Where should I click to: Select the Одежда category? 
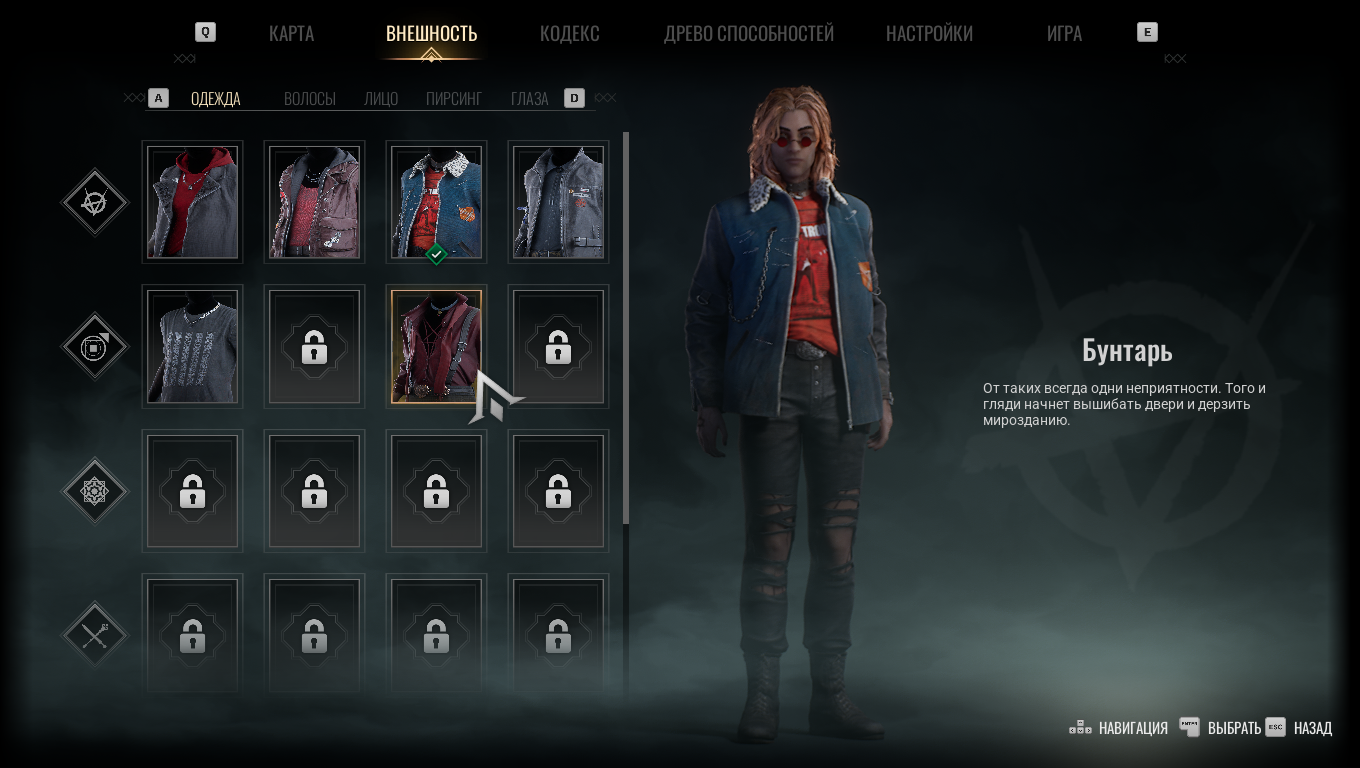point(215,98)
